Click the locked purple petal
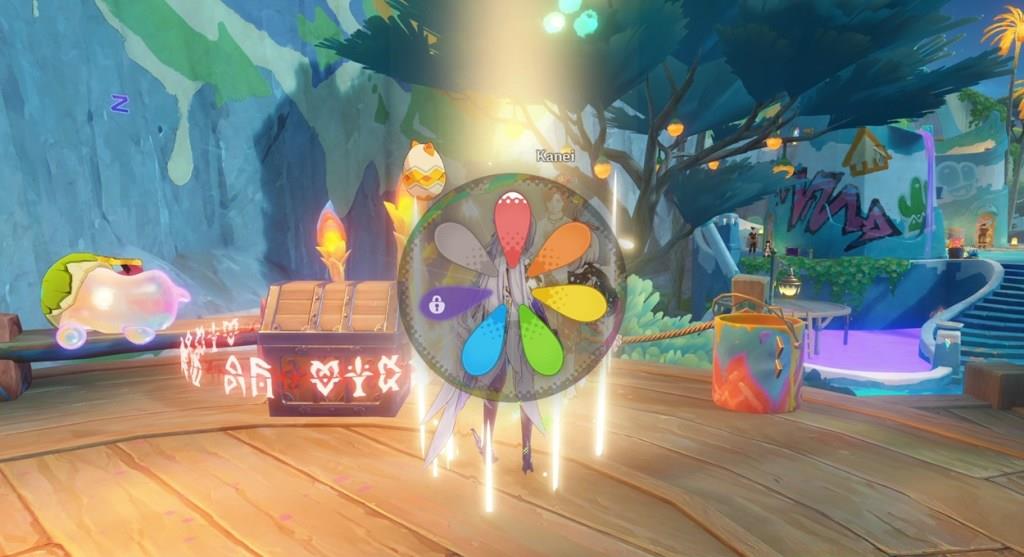 point(449,302)
